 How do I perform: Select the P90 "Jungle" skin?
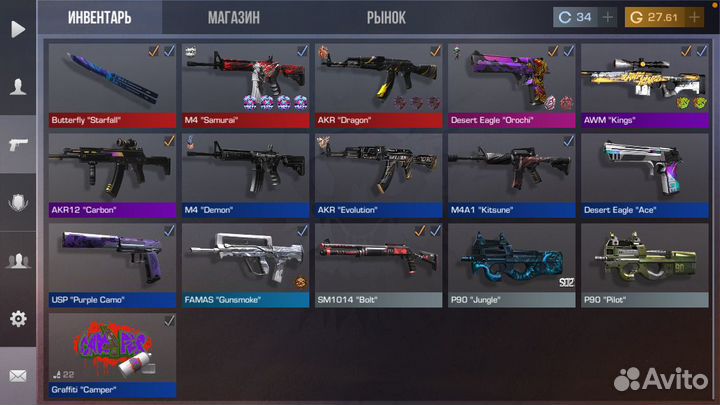click(x=511, y=264)
